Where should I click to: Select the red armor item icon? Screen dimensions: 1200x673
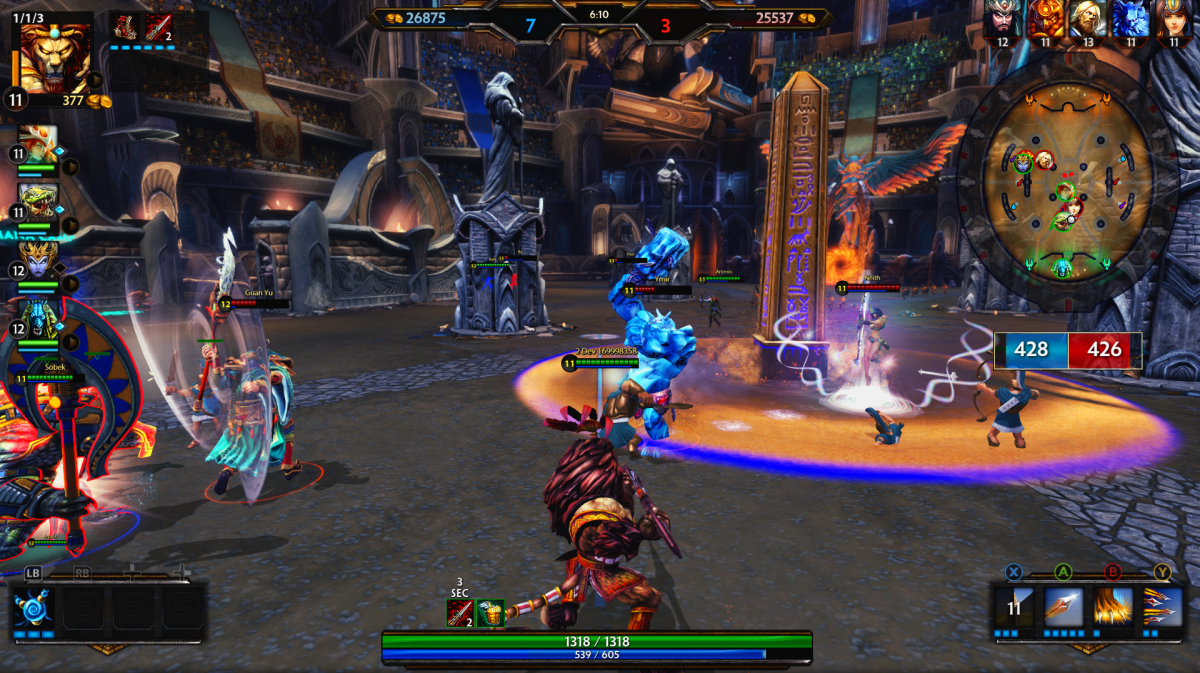click(125, 27)
